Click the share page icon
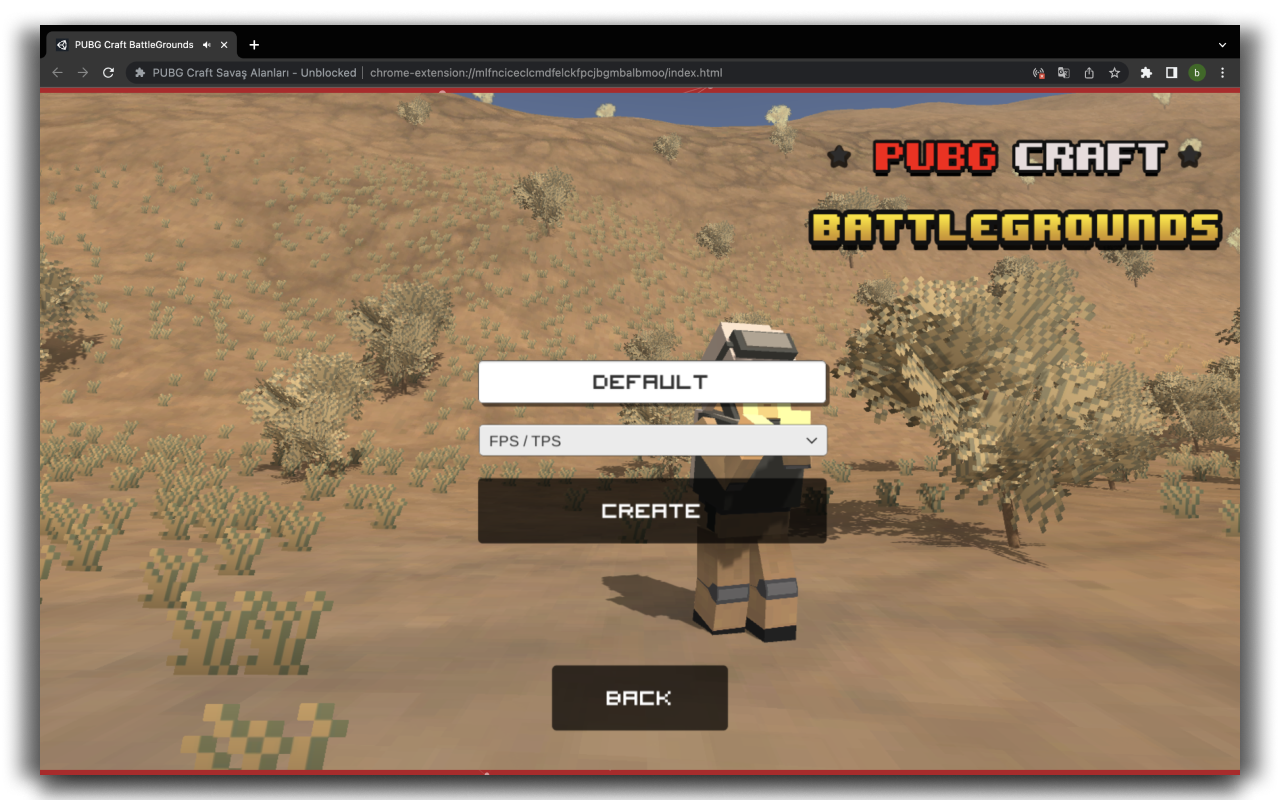Image resolution: width=1280 pixels, height=800 pixels. click(1089, 72)
